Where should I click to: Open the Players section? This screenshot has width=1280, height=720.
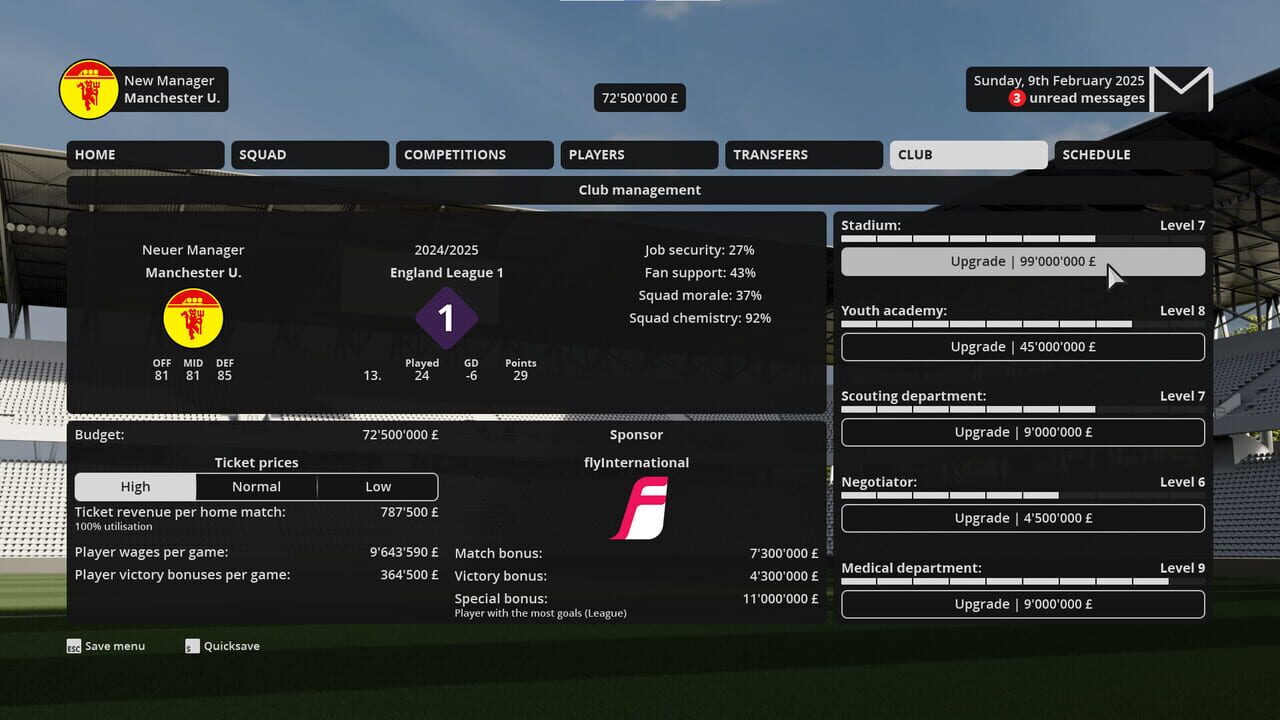click(x=638, y=154)
